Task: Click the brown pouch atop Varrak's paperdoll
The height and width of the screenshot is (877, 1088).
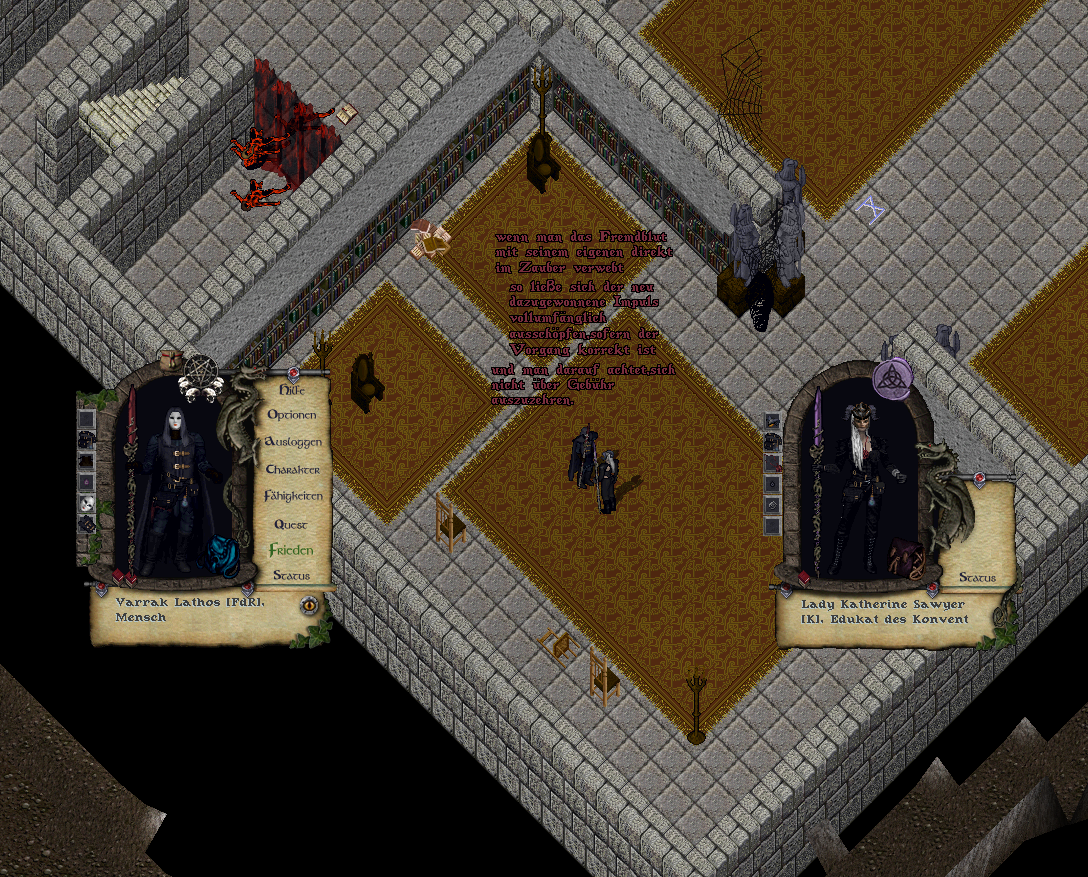Action: pyautogui.click(x=170, y=360)
